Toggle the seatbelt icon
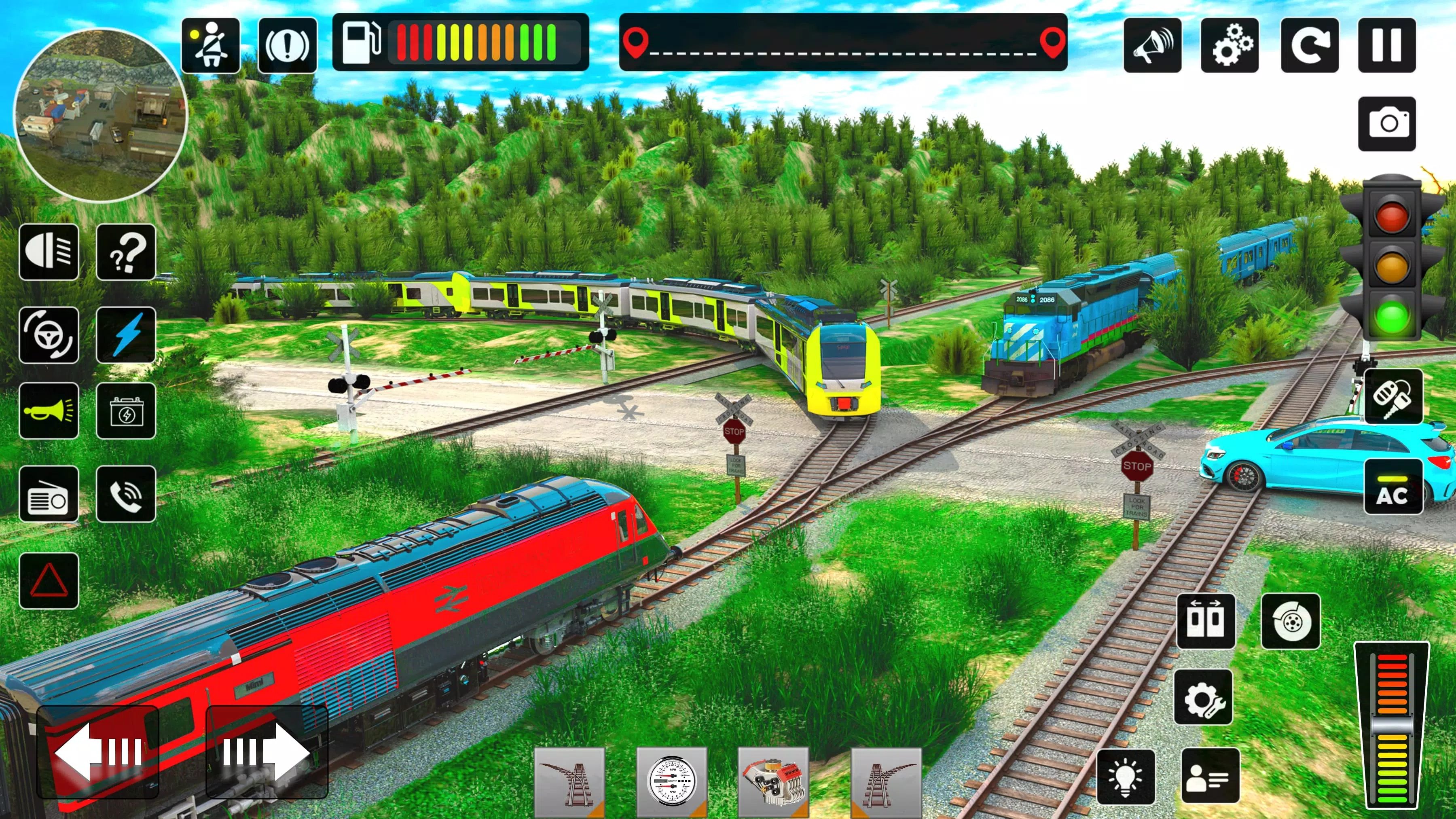Image resolution: width=1456 pixels, height=819 pixels. pos(210,45)
